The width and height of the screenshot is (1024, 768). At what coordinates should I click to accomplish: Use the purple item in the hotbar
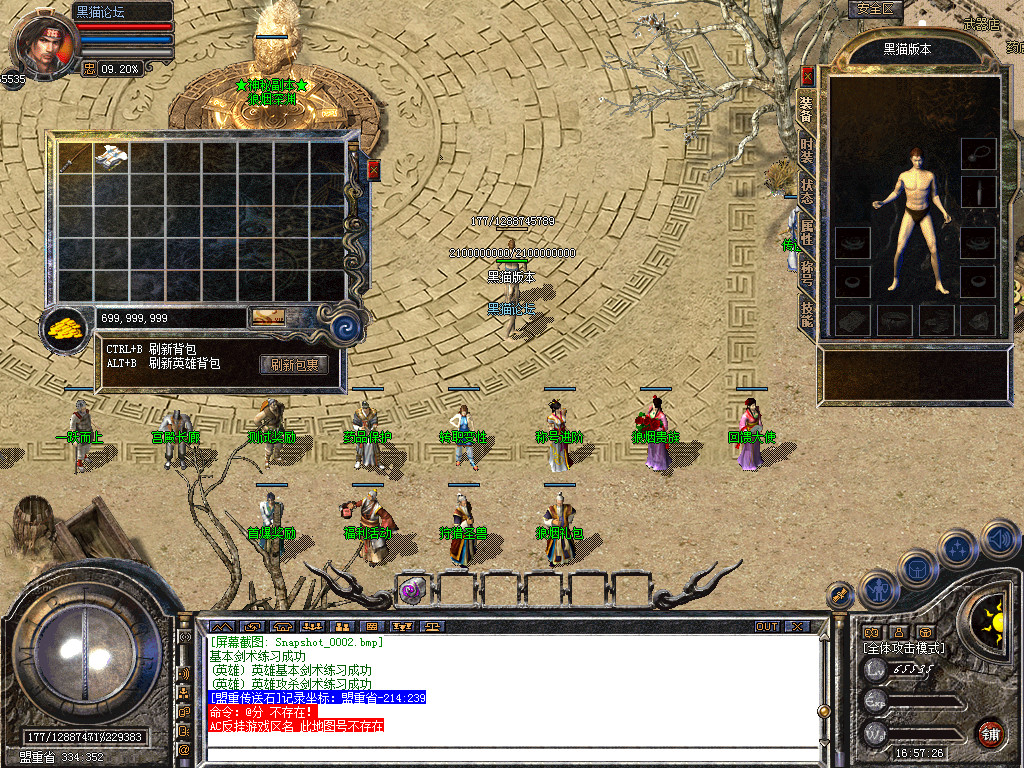point(412,590)
